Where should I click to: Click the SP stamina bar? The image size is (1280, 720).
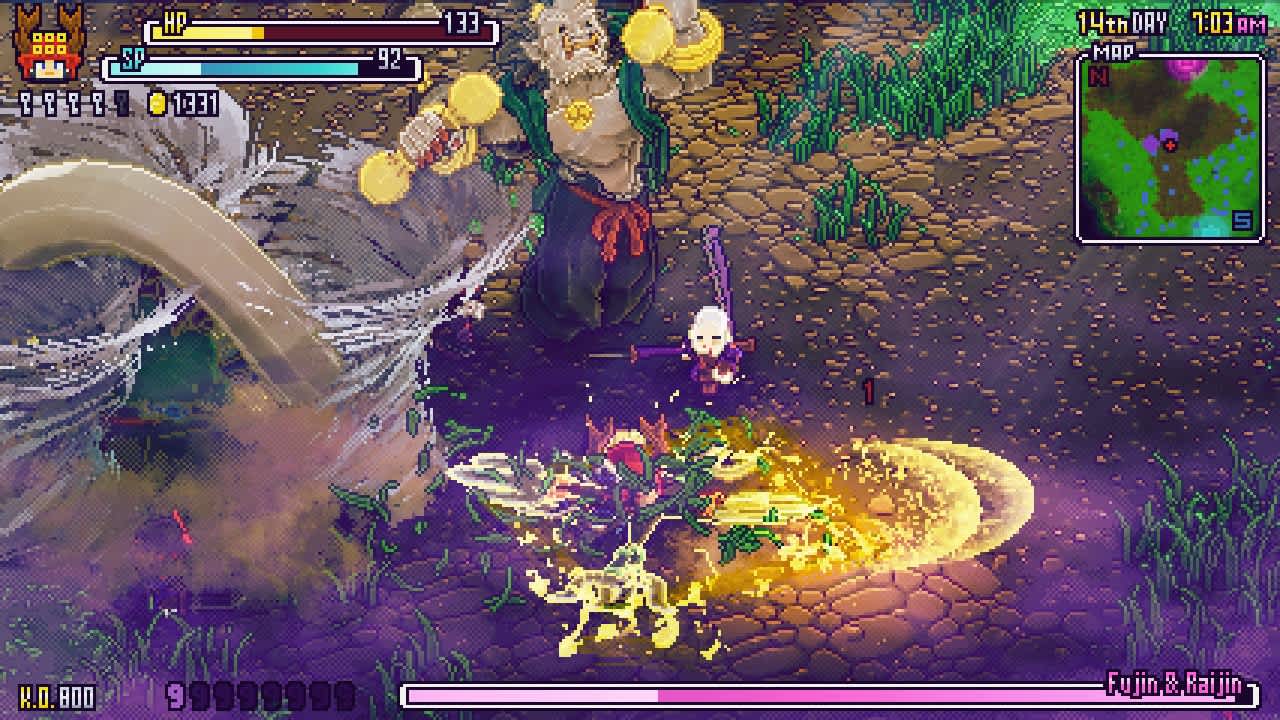[260, 67]
